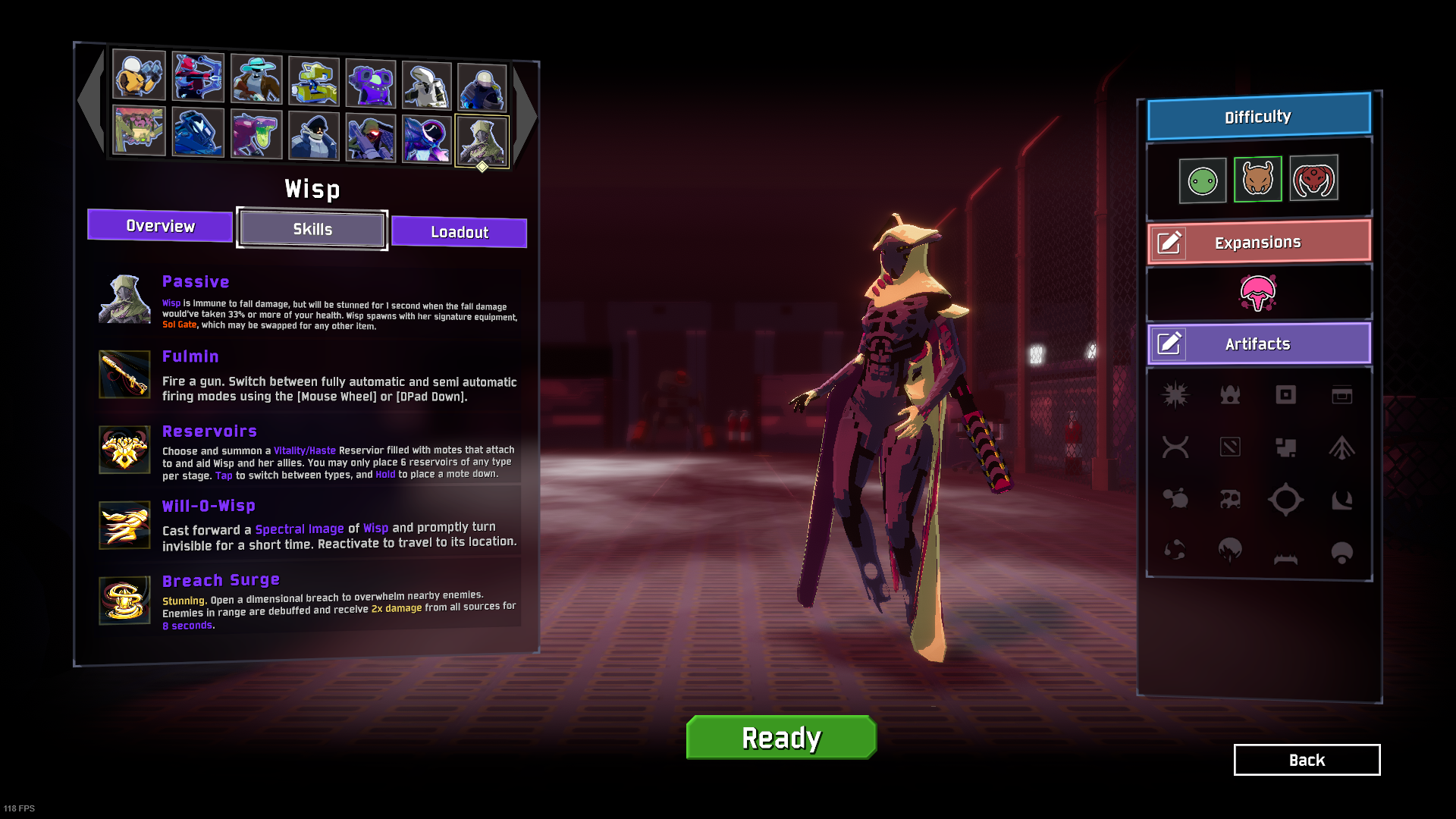
Task: Toggle the pink void expansion icon
Action: click(x=1258, y=293)
